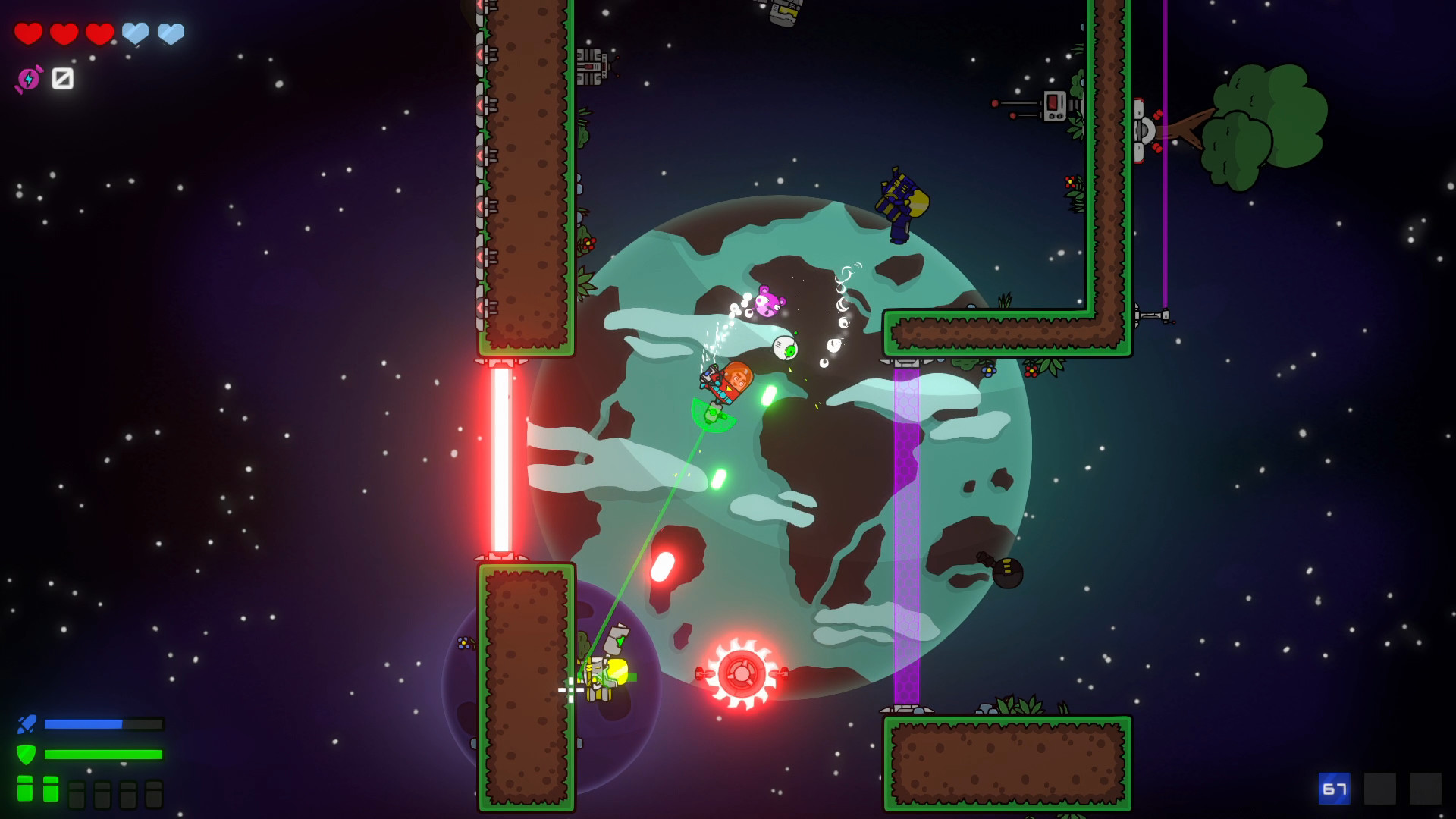
Task: Click the blue 67 counter box
Action: click(1334, 789)
